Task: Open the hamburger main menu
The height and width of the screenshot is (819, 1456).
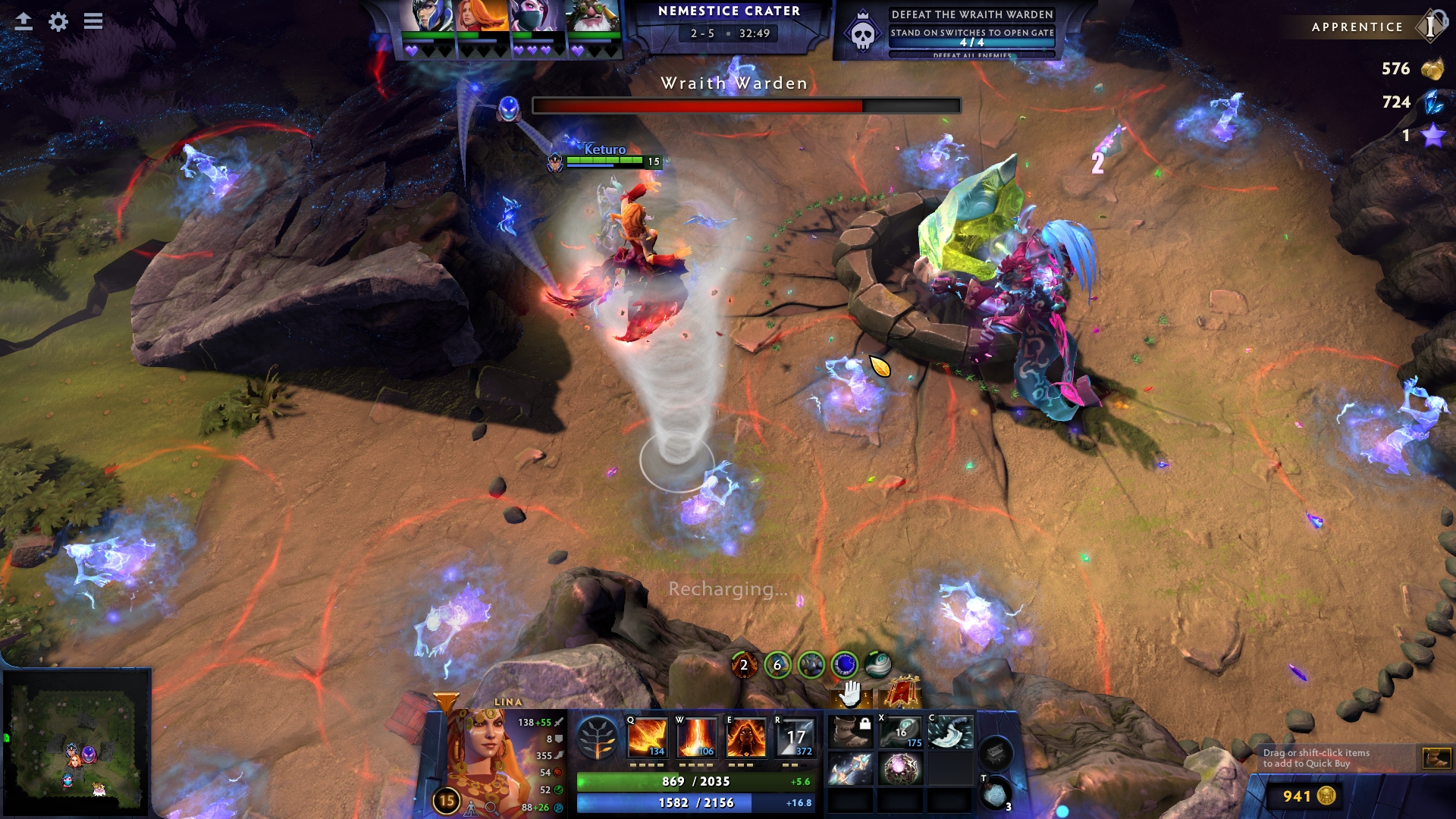Action: click(x=93, y=21)
